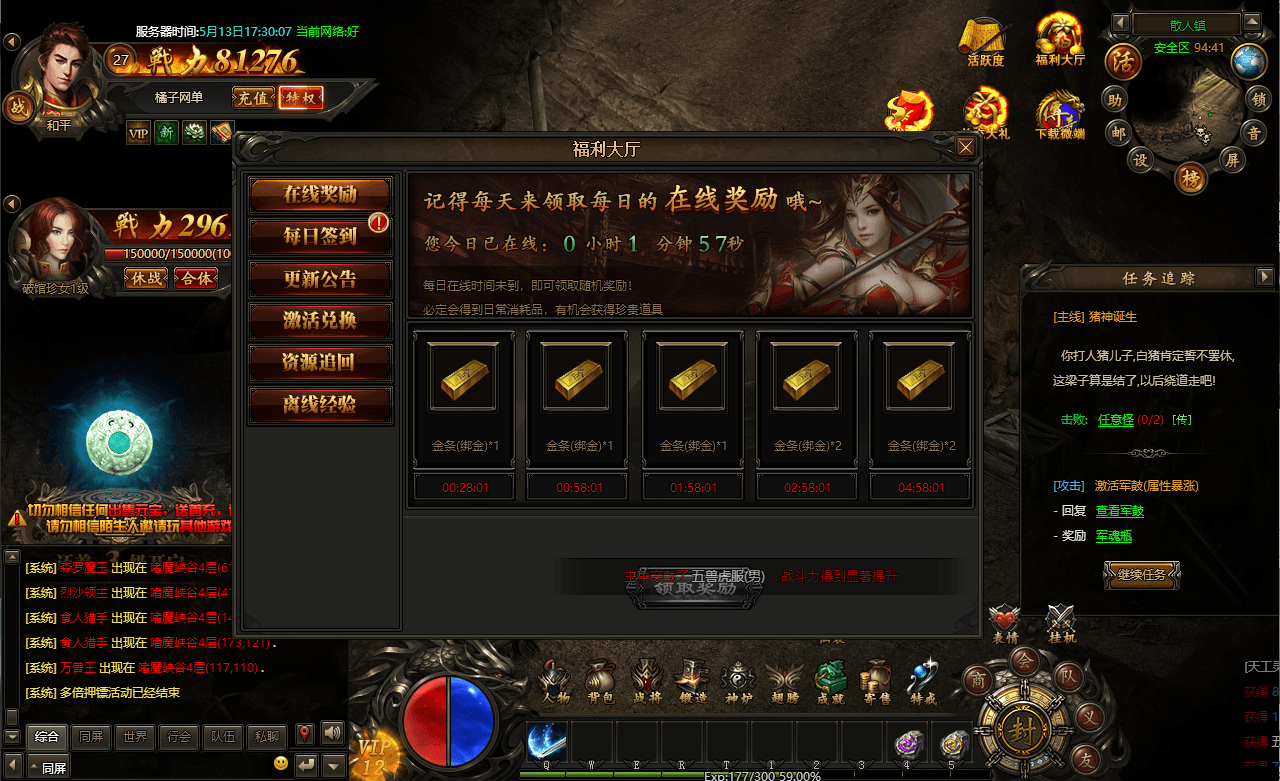Switch to the 更新公告 update notice tab

click(x=320, y=279)
